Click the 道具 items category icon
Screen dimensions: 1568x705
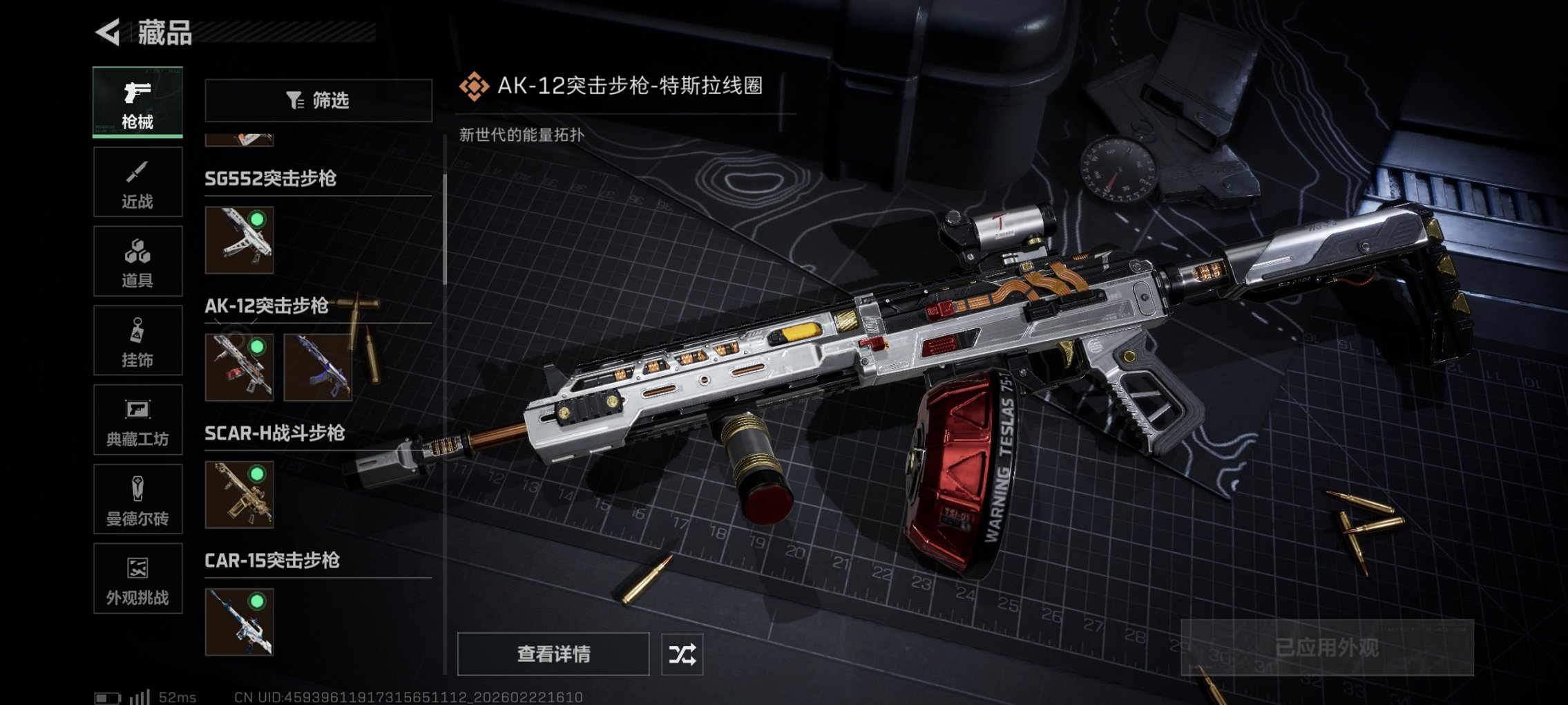137,261
